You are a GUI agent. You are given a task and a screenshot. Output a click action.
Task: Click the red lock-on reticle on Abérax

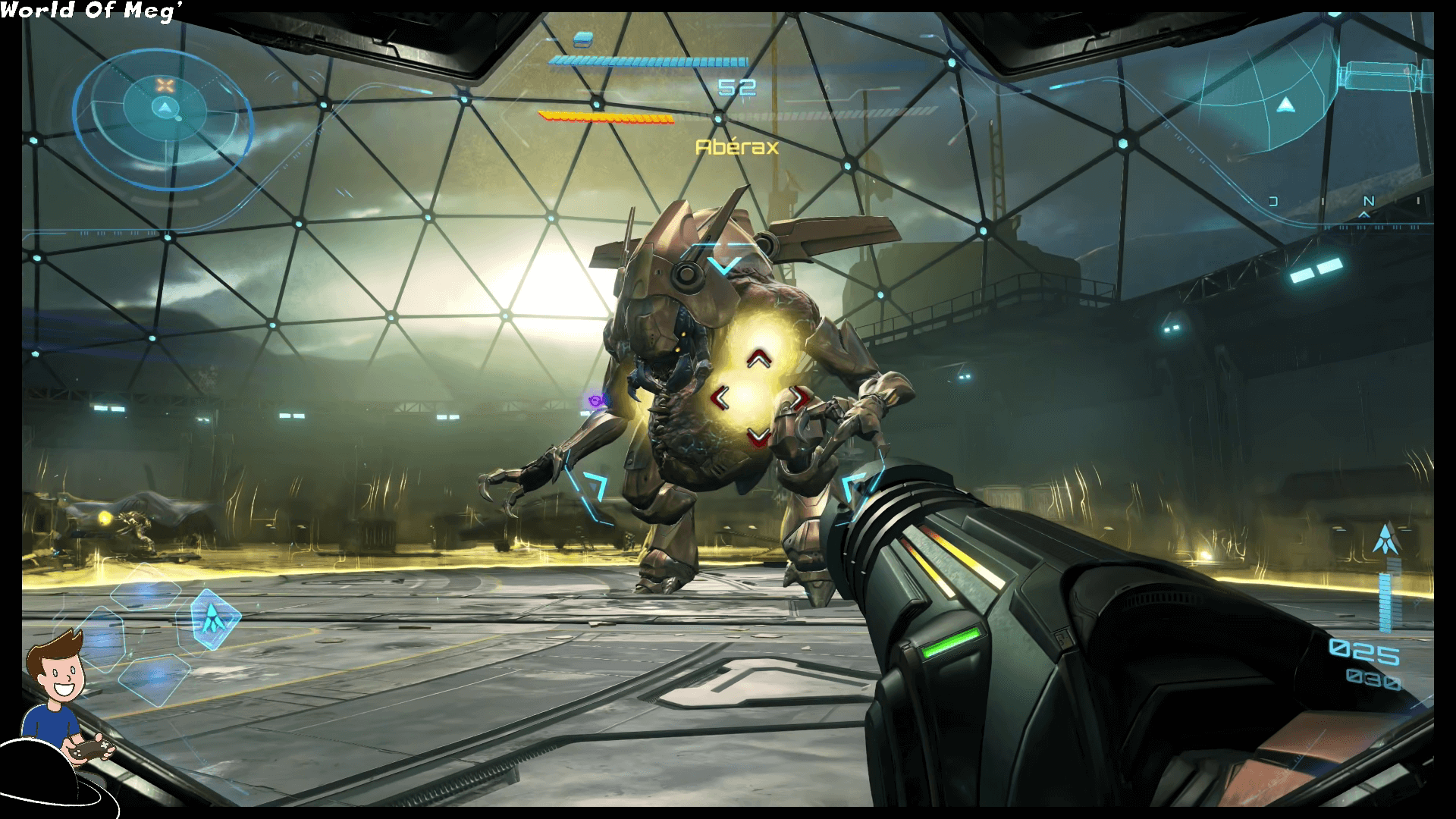tap(755, 397)
